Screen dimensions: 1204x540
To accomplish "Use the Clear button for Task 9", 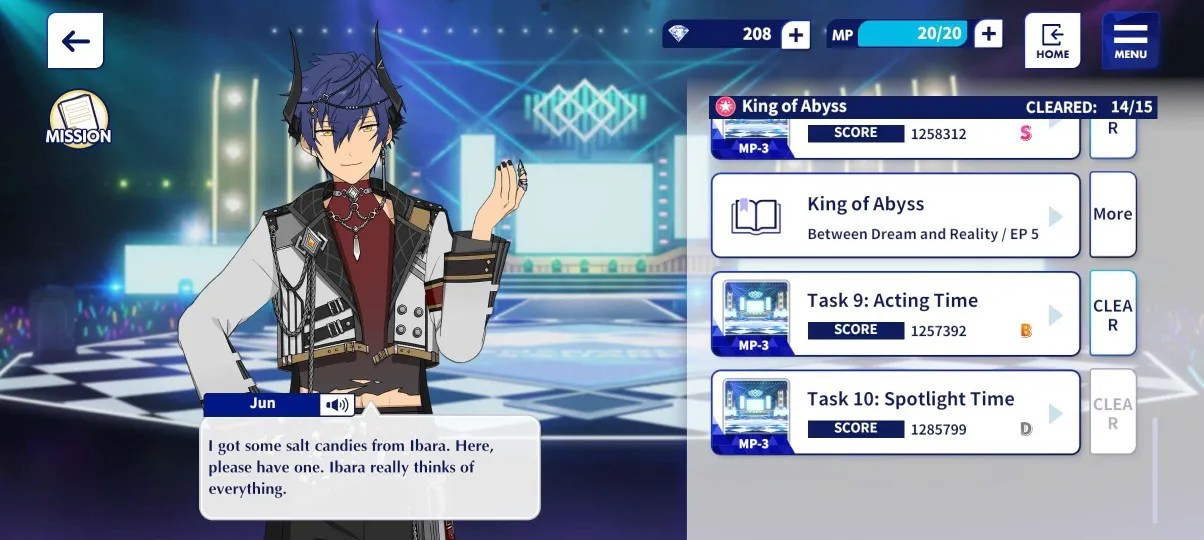I will [1112, 314].
